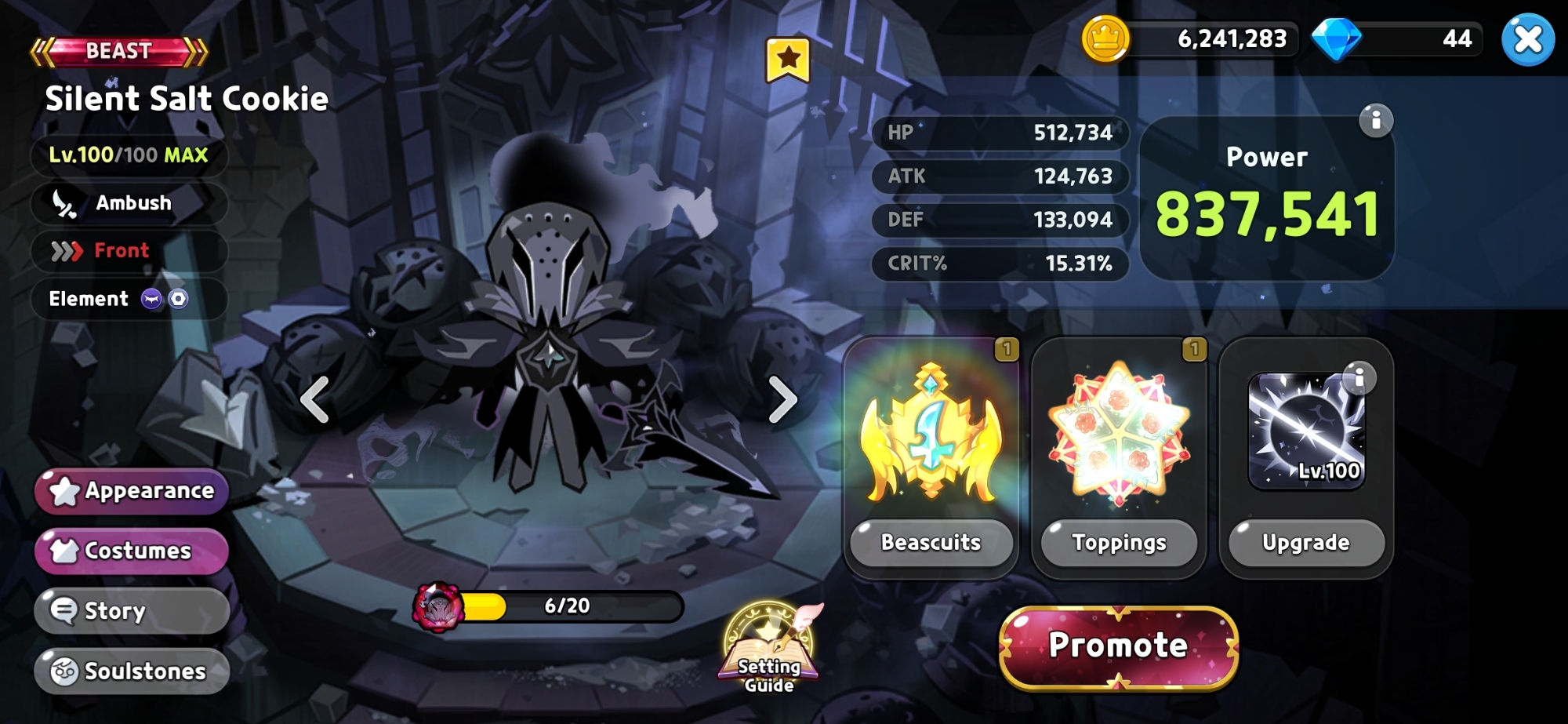View the Element type icons
1568x724 pixels.
[165, 299]
